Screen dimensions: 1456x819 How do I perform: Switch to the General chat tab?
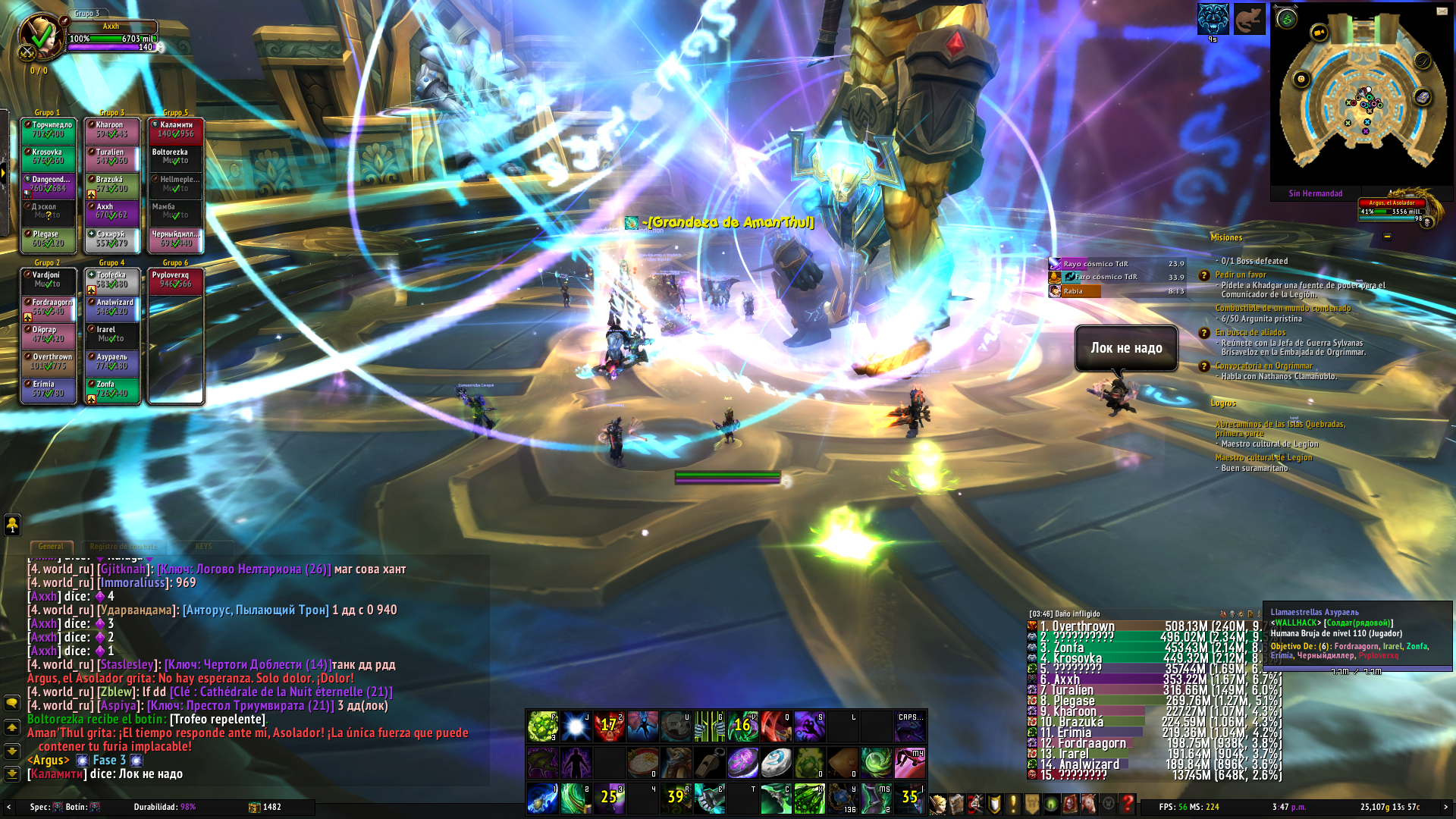(x=51, y=546)
